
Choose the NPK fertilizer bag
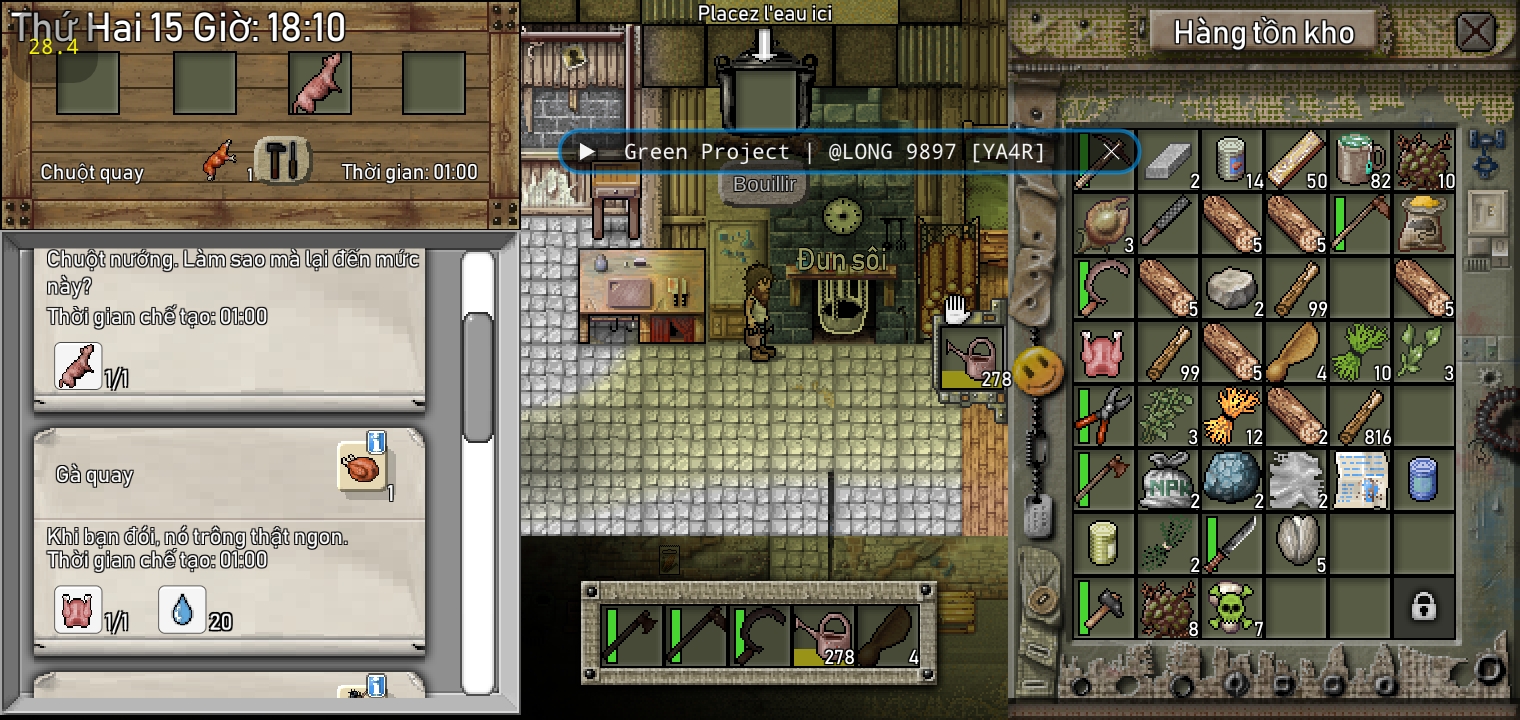tap(1167, 479)
